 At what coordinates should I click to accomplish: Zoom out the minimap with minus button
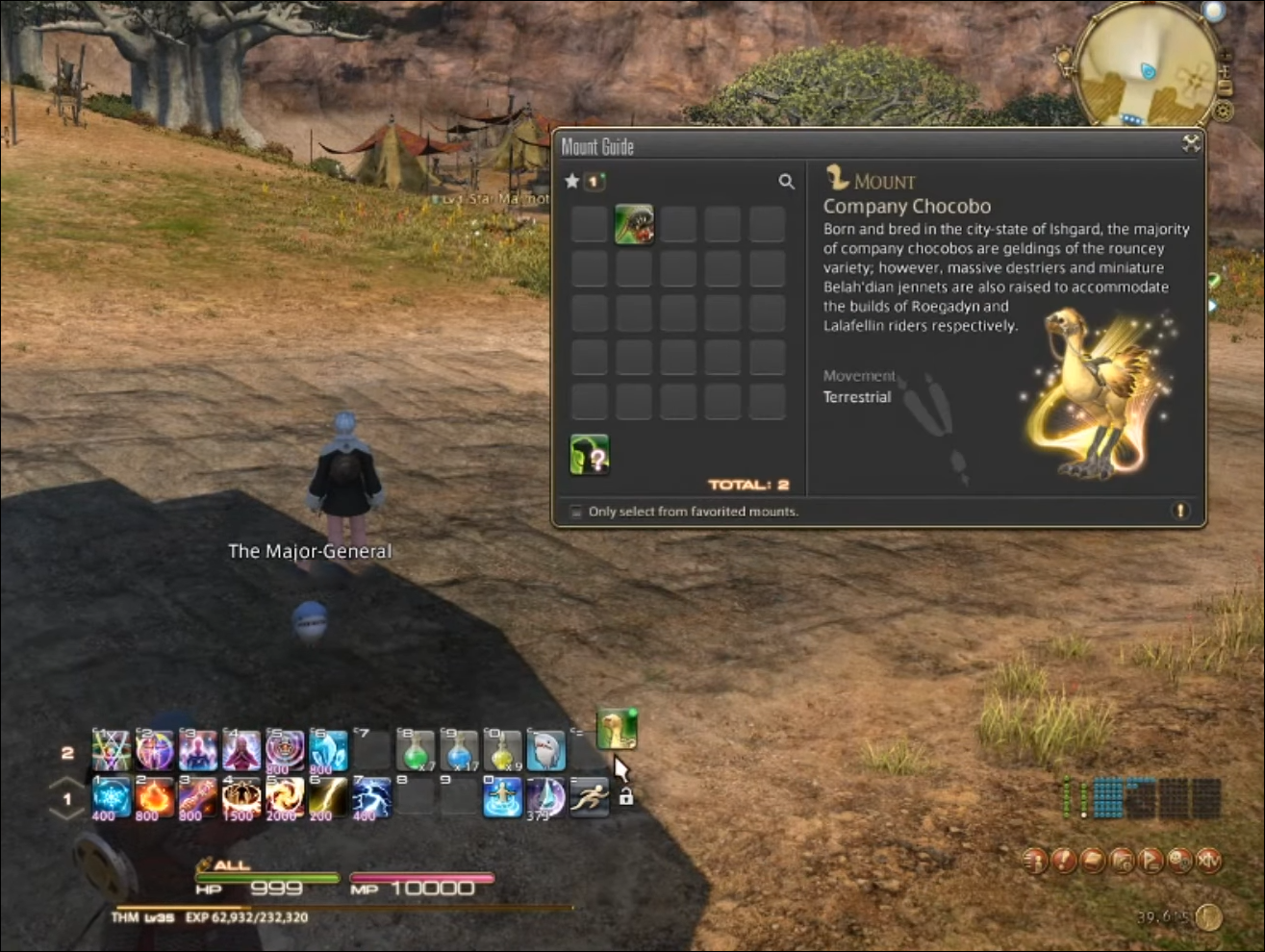pyautogui.click(x=1225, y=88)
